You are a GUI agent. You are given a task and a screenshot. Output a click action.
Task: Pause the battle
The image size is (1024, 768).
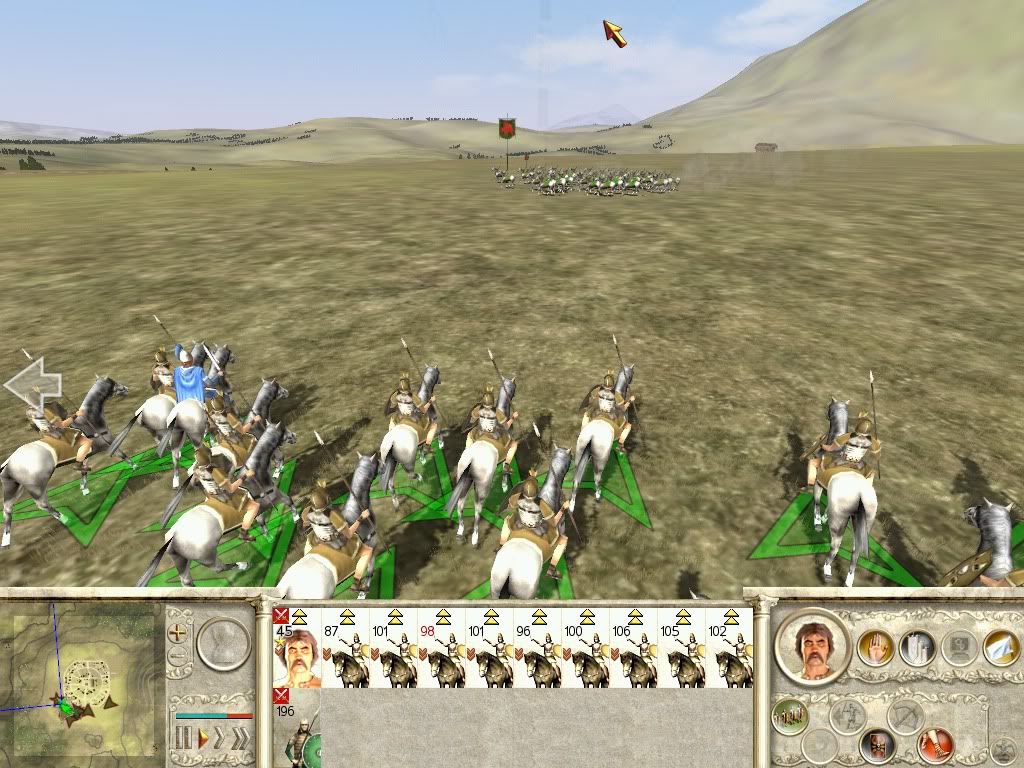tap(183, 740)
